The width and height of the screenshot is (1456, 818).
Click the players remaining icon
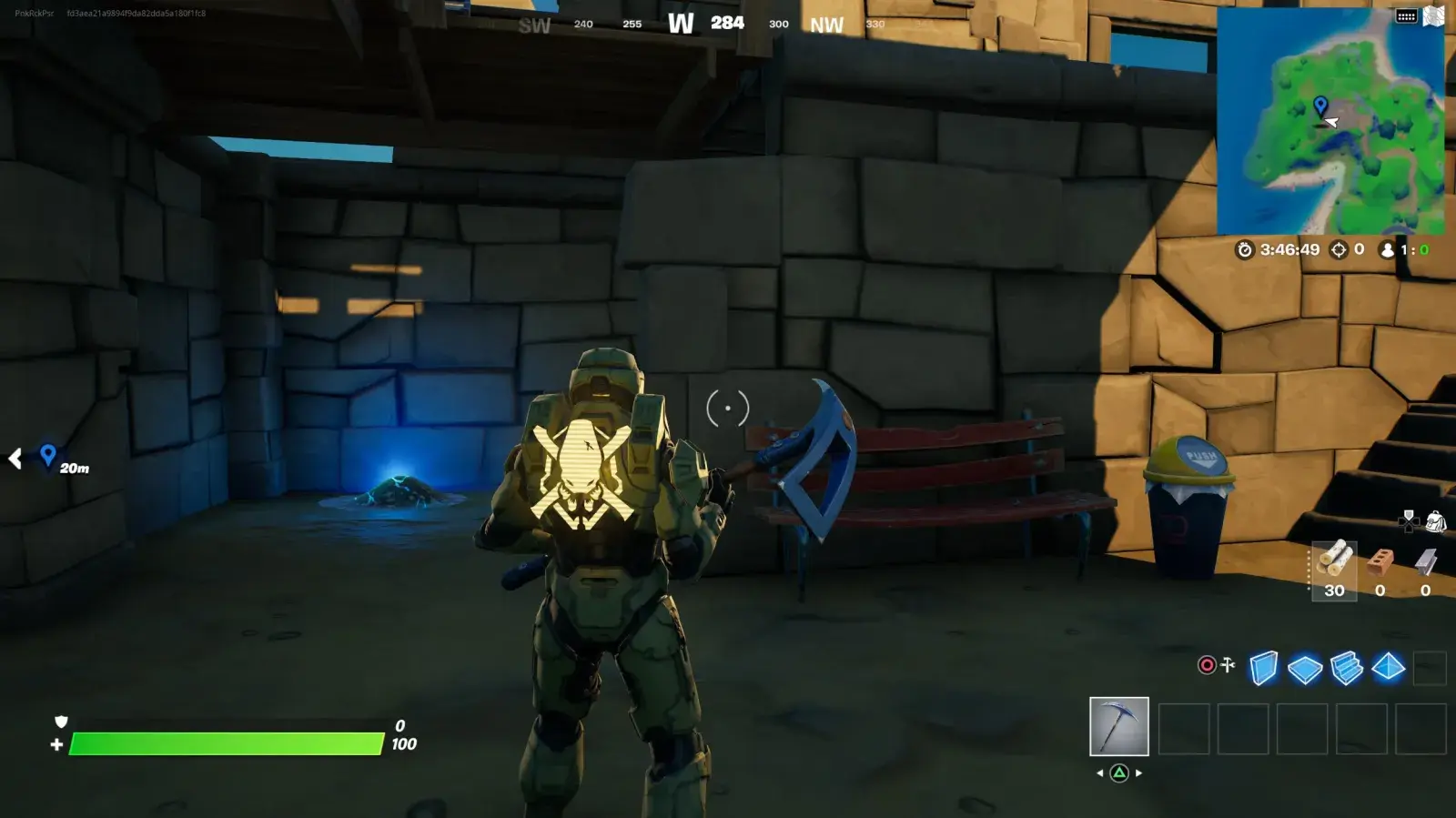1387,249
